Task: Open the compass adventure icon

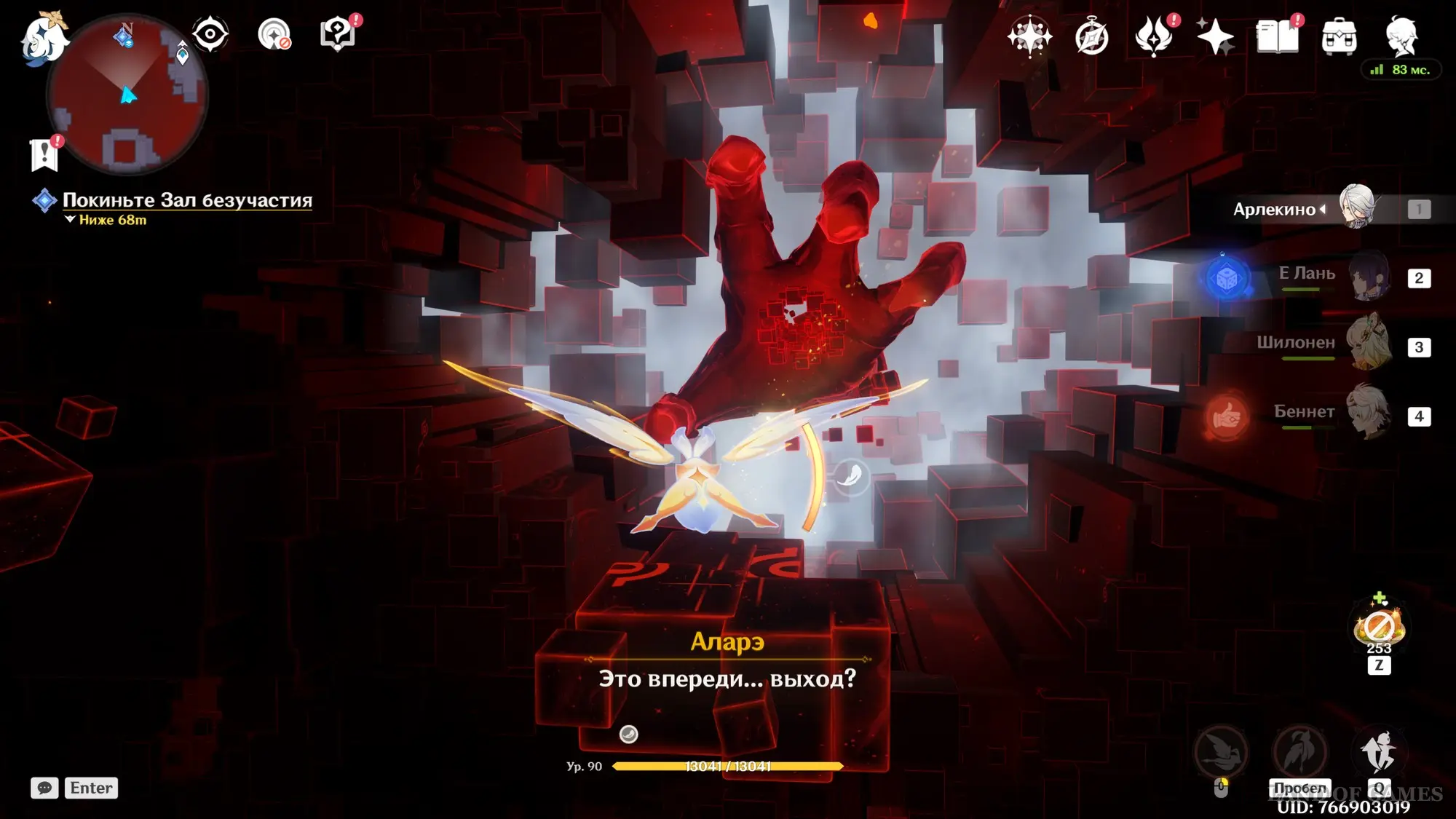Action: (1091, 36)
